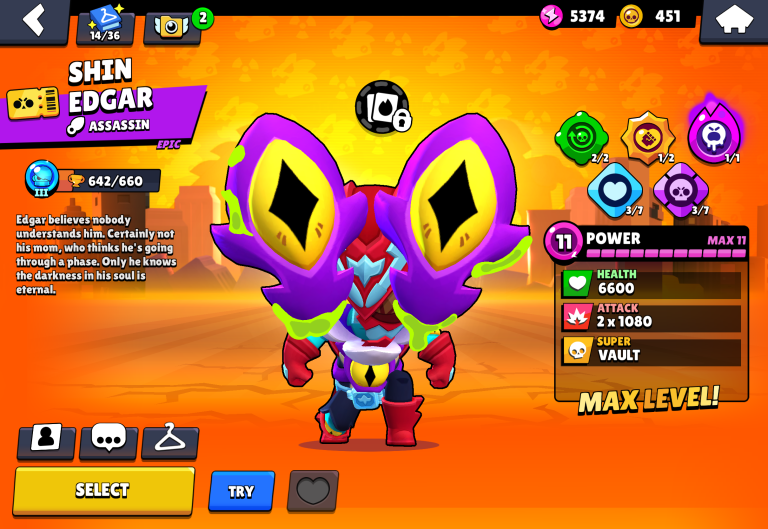Screen dimensions: 768x529
Task: Open the camera icon with green badge
Action: (x=172, y=25)
